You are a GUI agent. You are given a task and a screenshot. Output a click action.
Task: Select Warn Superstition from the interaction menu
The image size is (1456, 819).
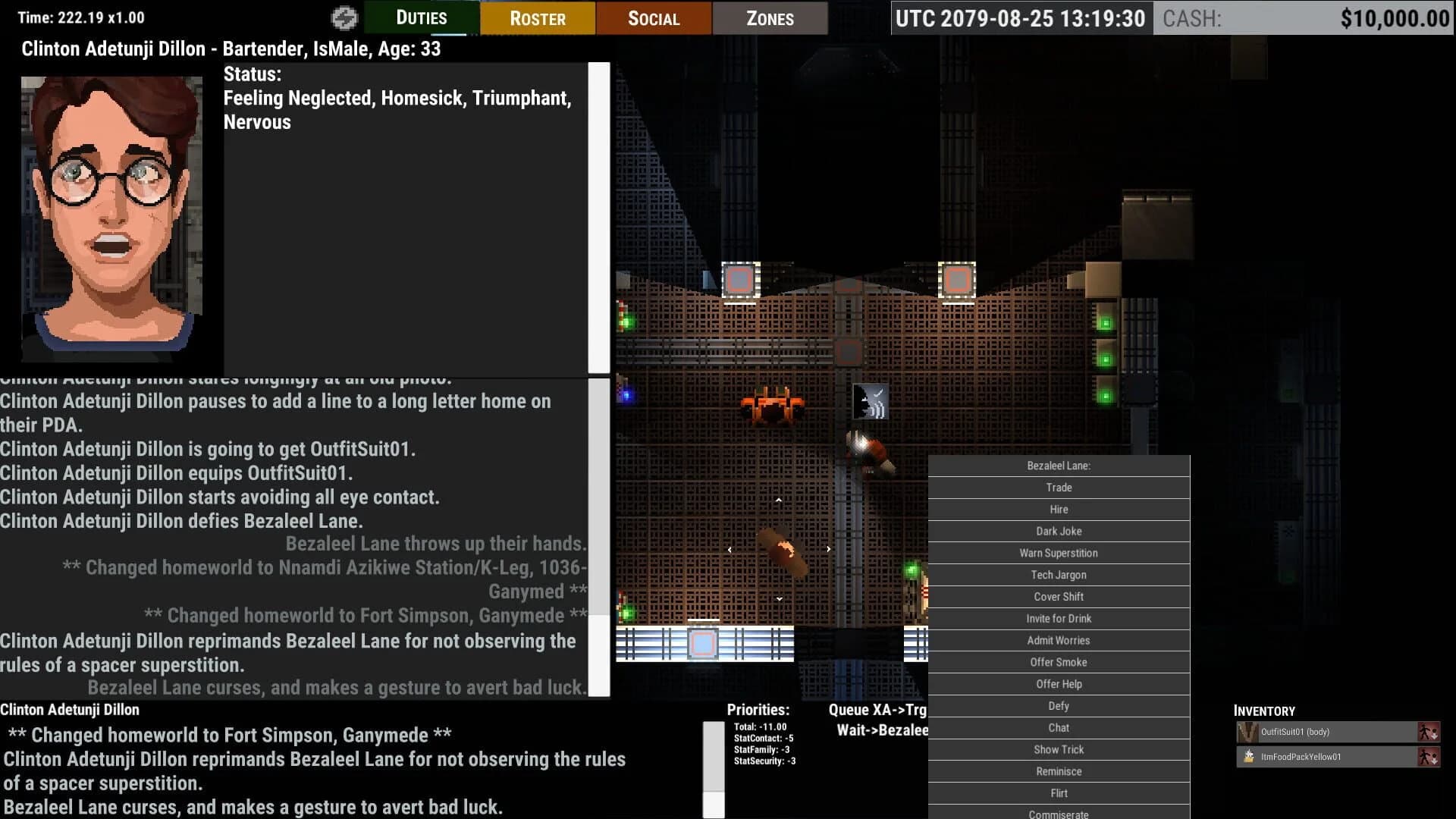coord(1058,553)
